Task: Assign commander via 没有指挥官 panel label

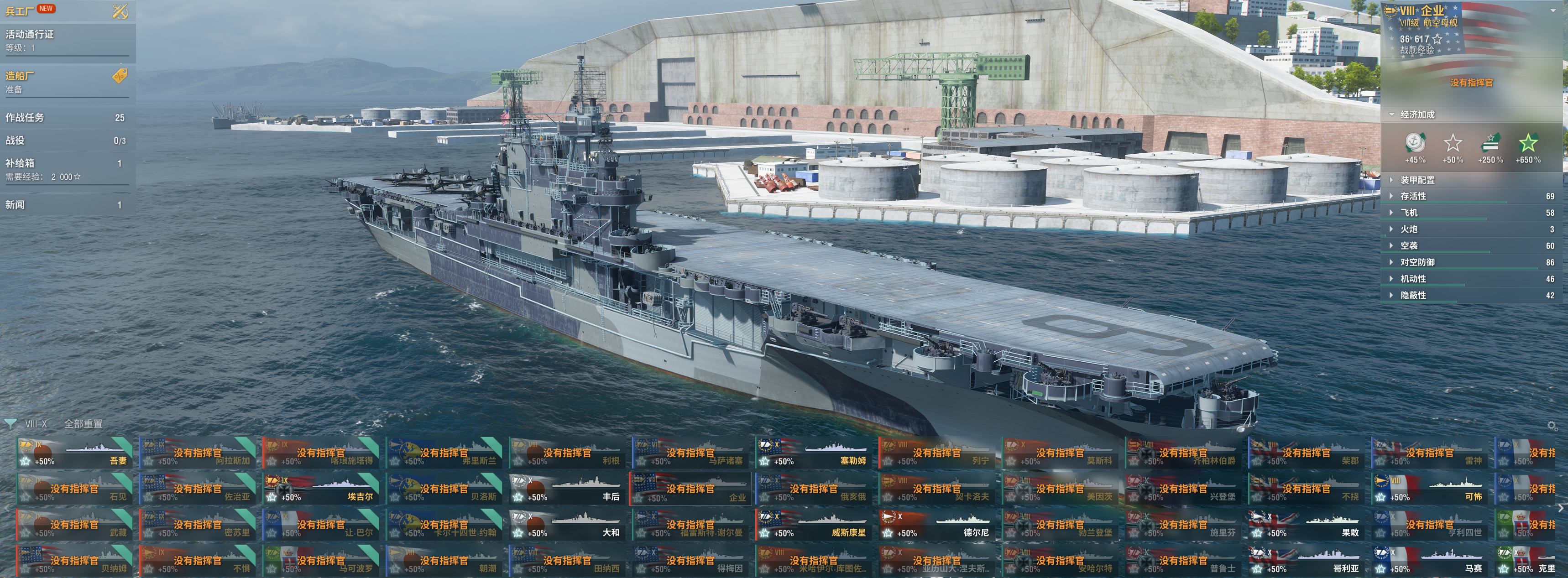Action: click(1471, 83)
